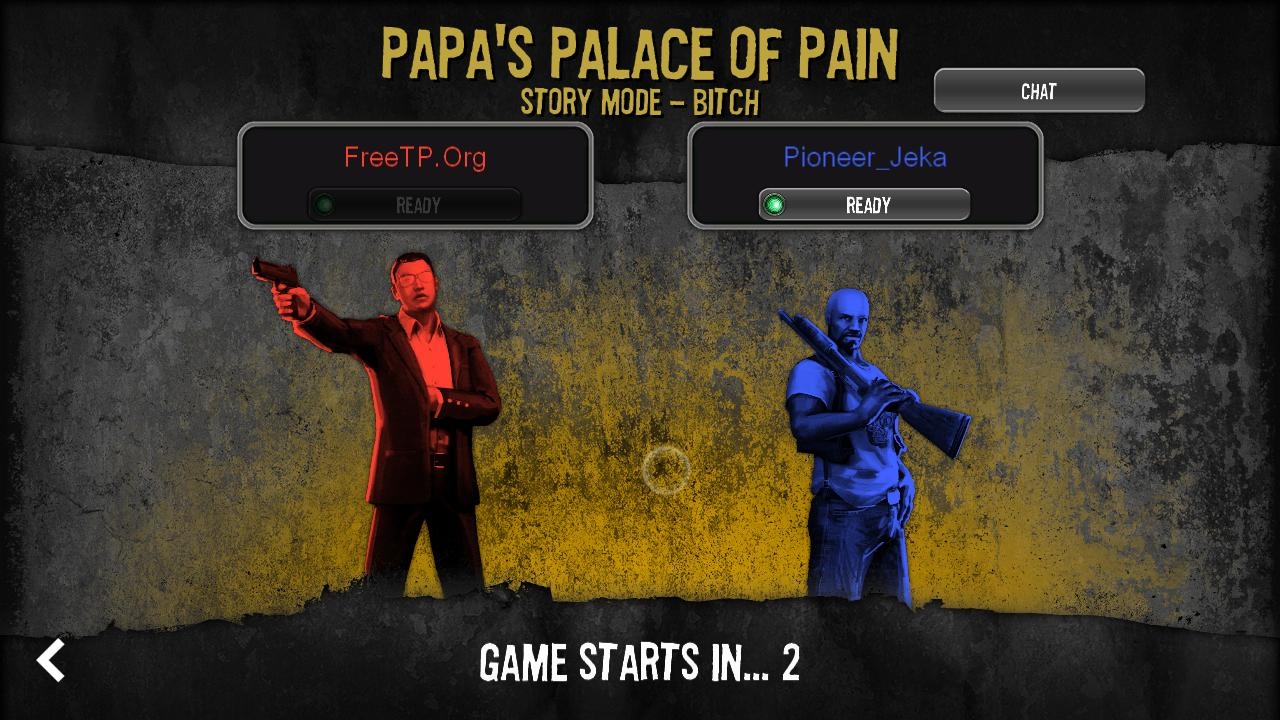This screenshot has width=1280, height=720.
Task: Toggle FreeTP.Org's dimmed Ready button
Action: pos(415,205)
